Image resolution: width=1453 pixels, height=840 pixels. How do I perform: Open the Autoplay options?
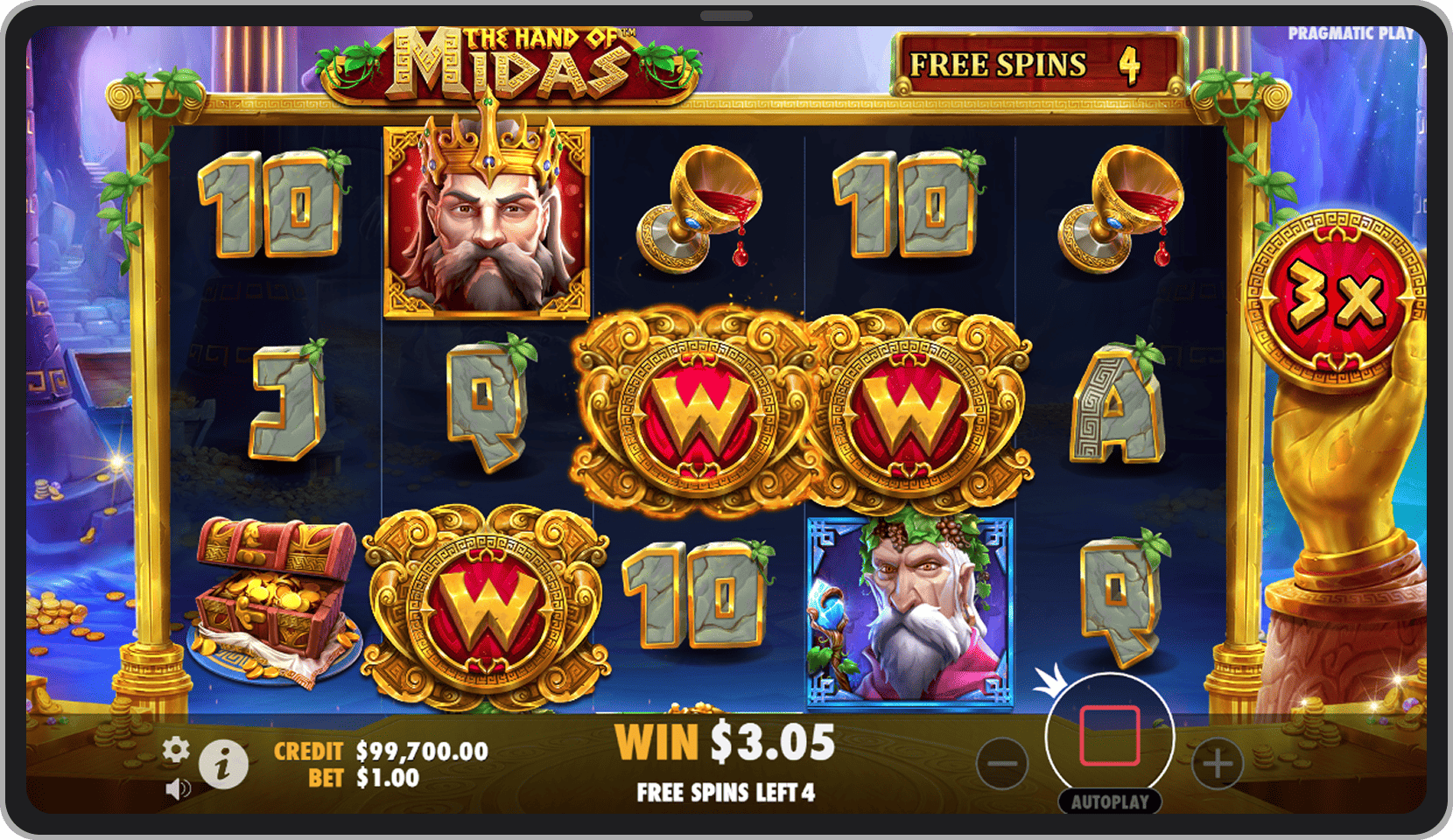pos(1109,801)
